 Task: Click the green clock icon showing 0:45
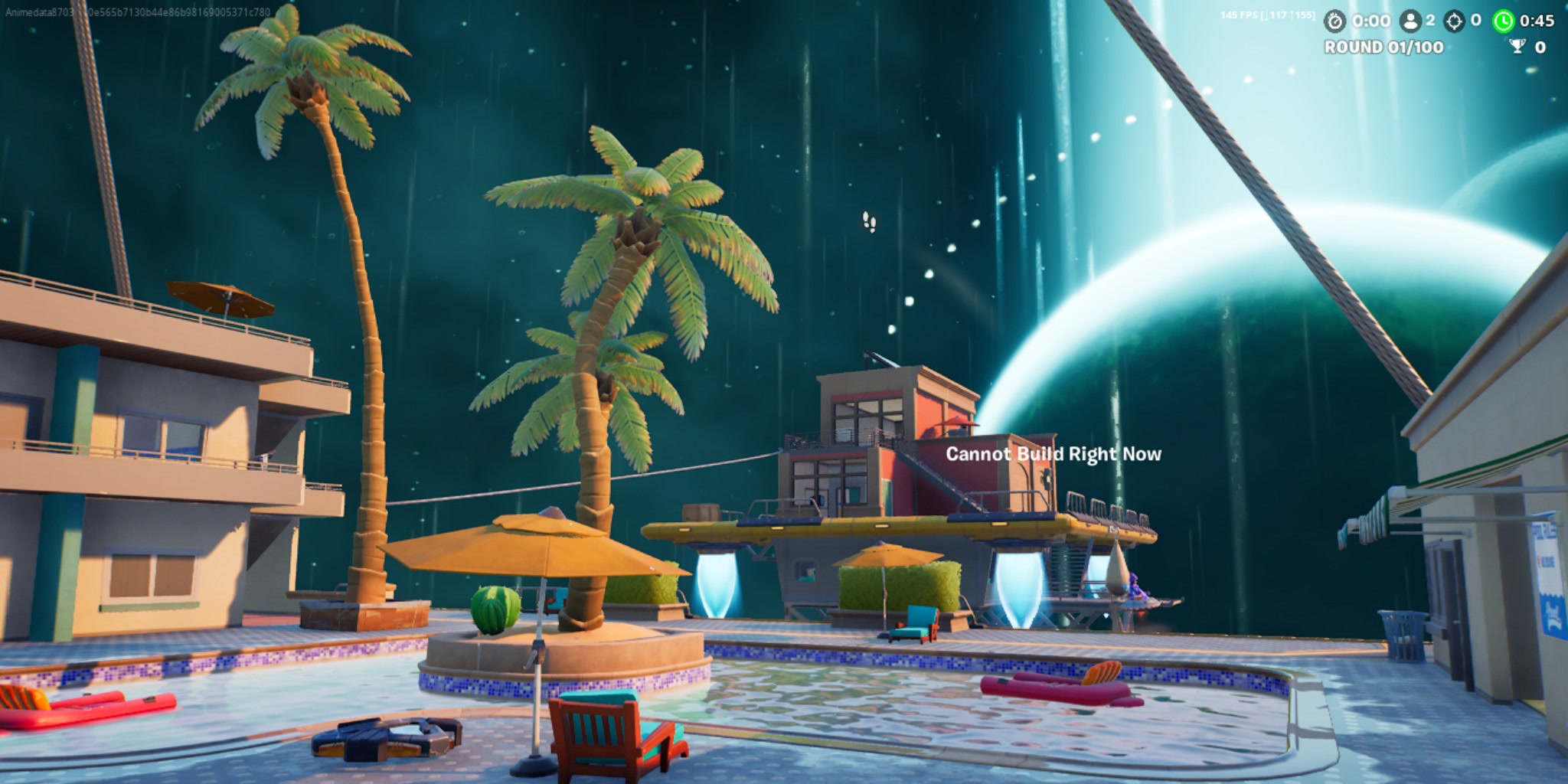[x=1503, y=21]
